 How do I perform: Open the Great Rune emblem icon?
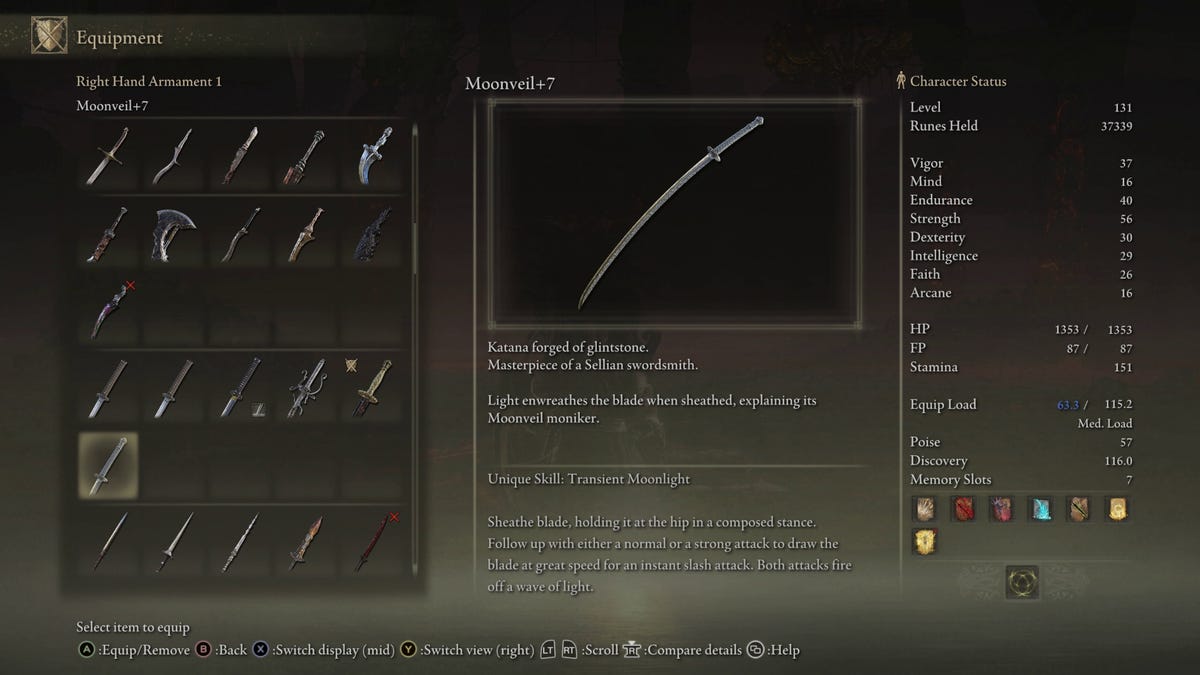[x=1022, y=582]
